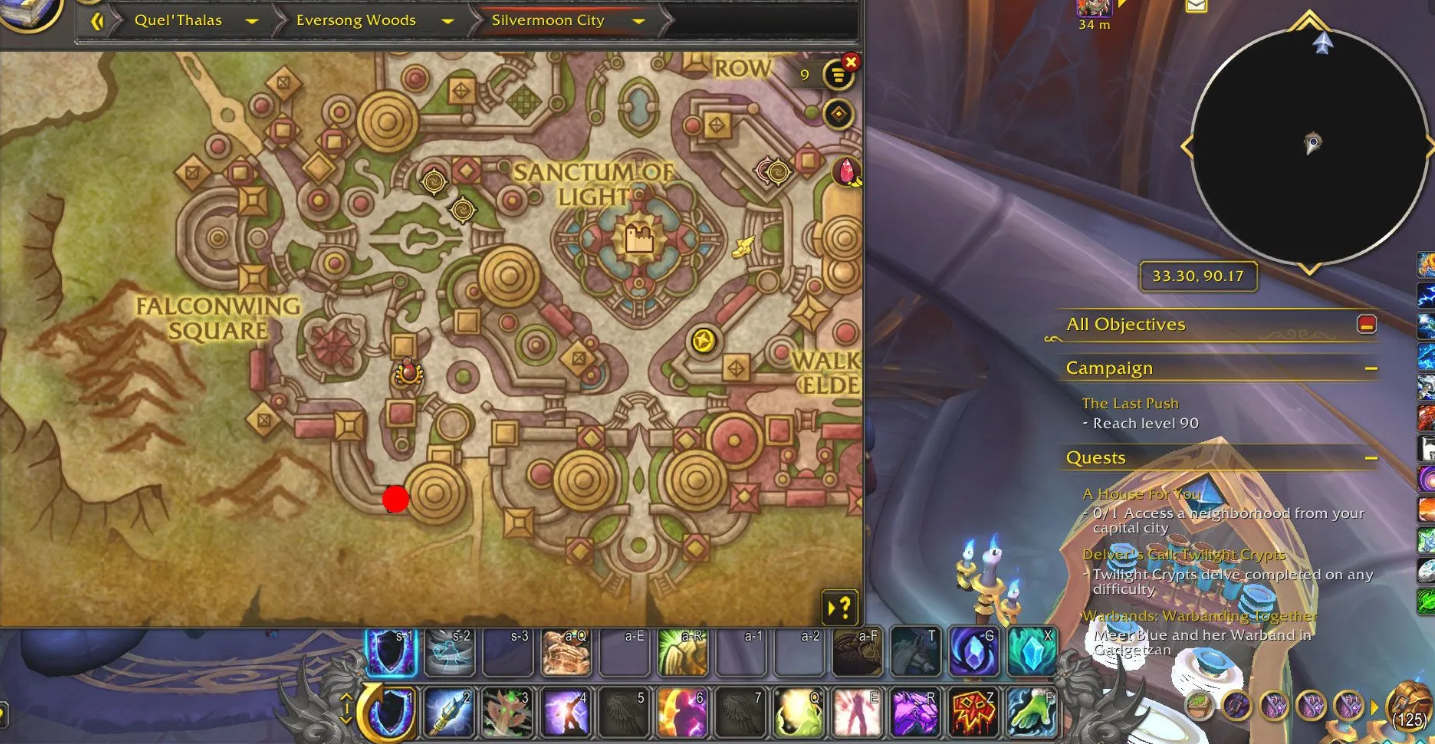This screenshot has width=1435, height=744.
Task: Open the Silvermoon City zone dropdown
Action: 638,20
